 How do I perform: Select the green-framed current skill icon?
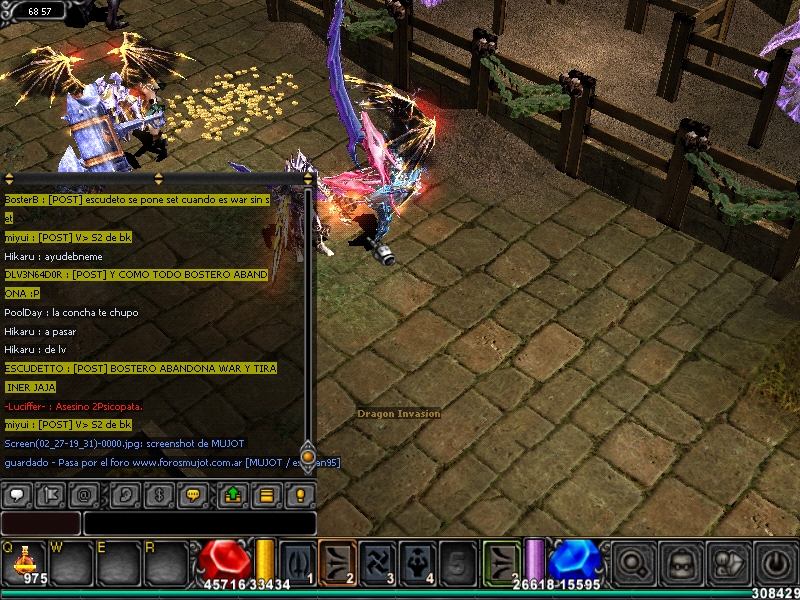click(502, 562)
